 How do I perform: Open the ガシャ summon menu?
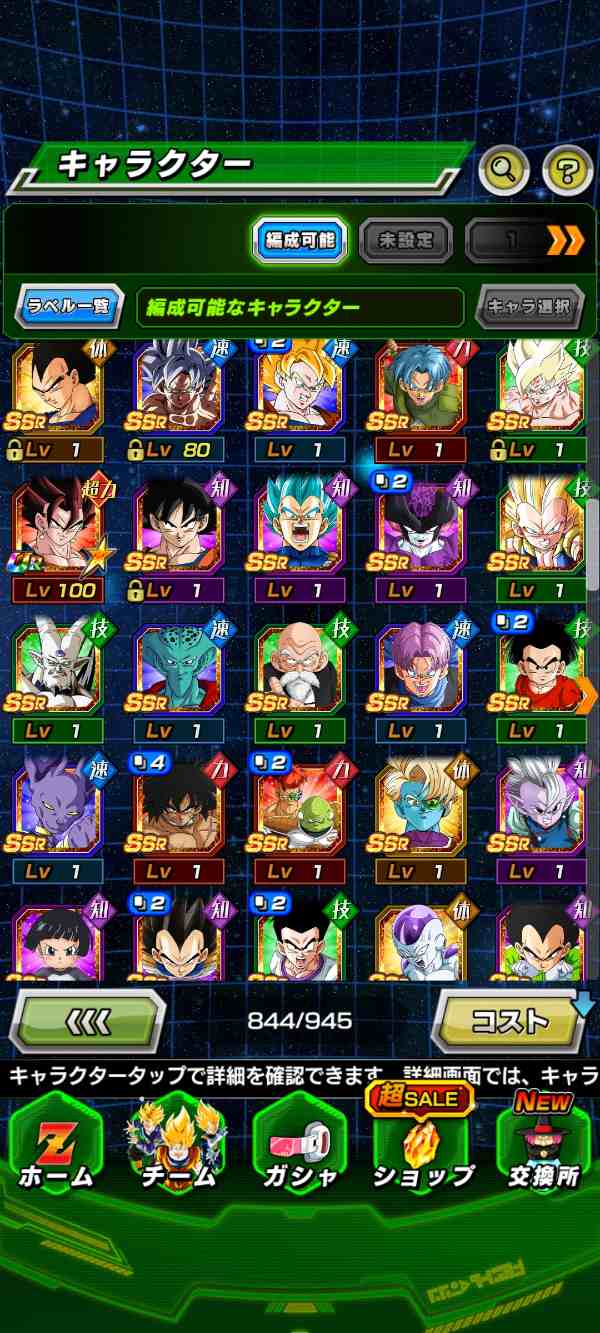(299, 1145)
